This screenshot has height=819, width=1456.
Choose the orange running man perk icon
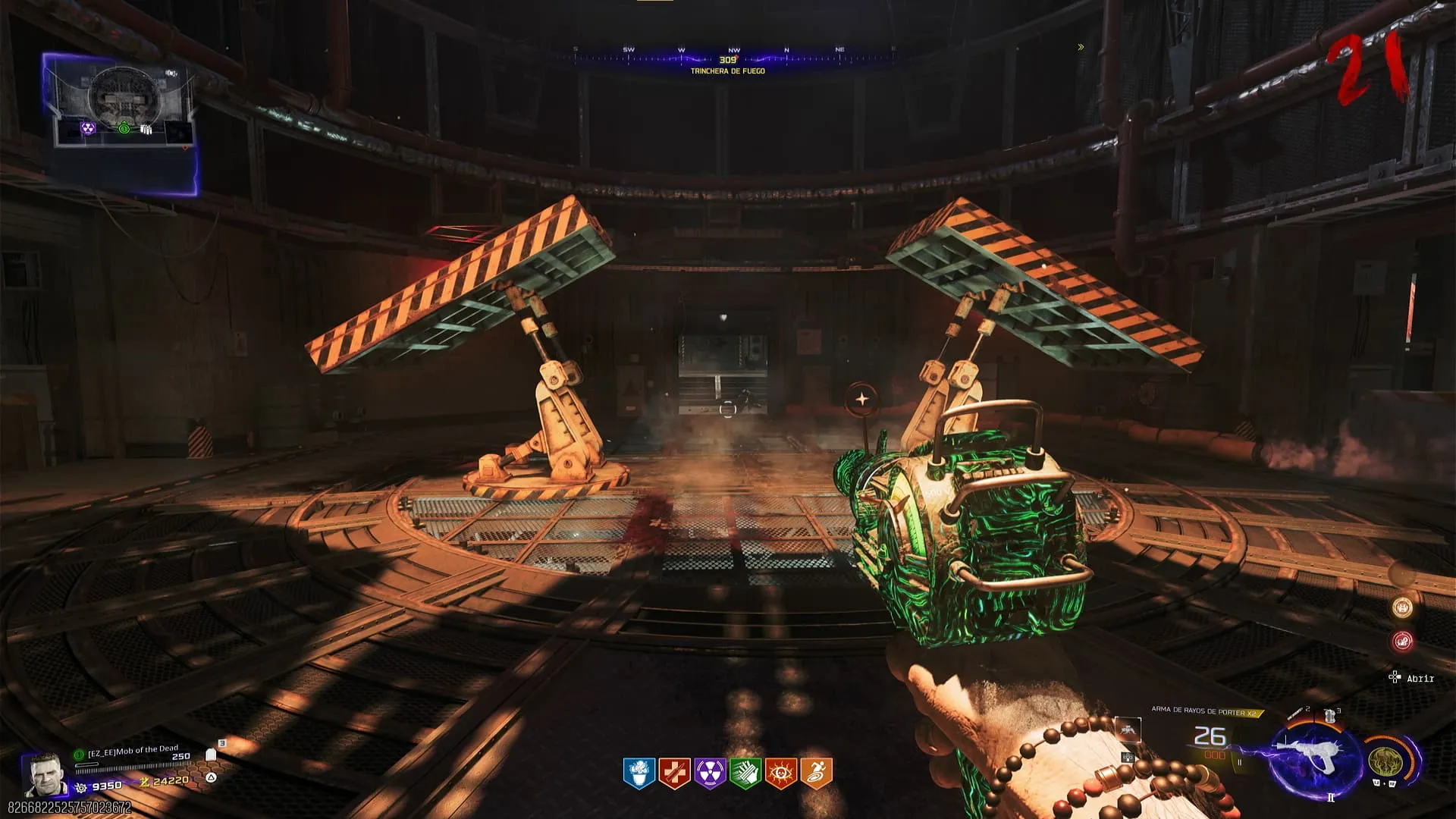[x=816, y=773]
